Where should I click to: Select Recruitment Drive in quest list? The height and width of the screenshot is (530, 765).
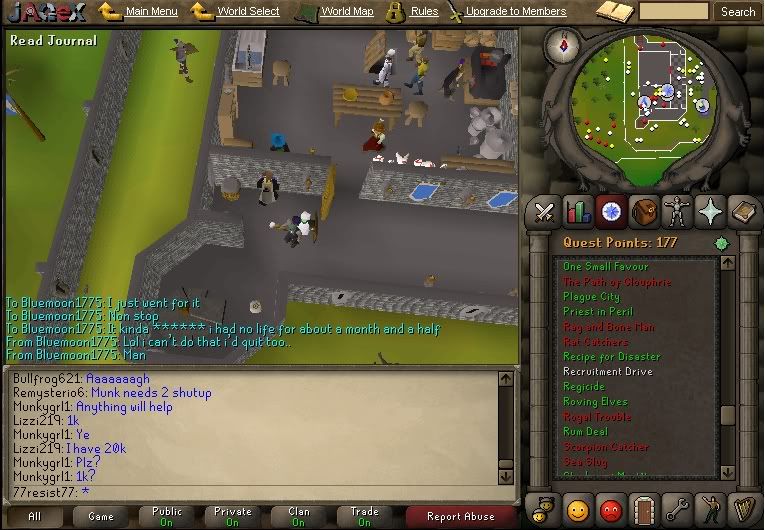coord(608,371)
